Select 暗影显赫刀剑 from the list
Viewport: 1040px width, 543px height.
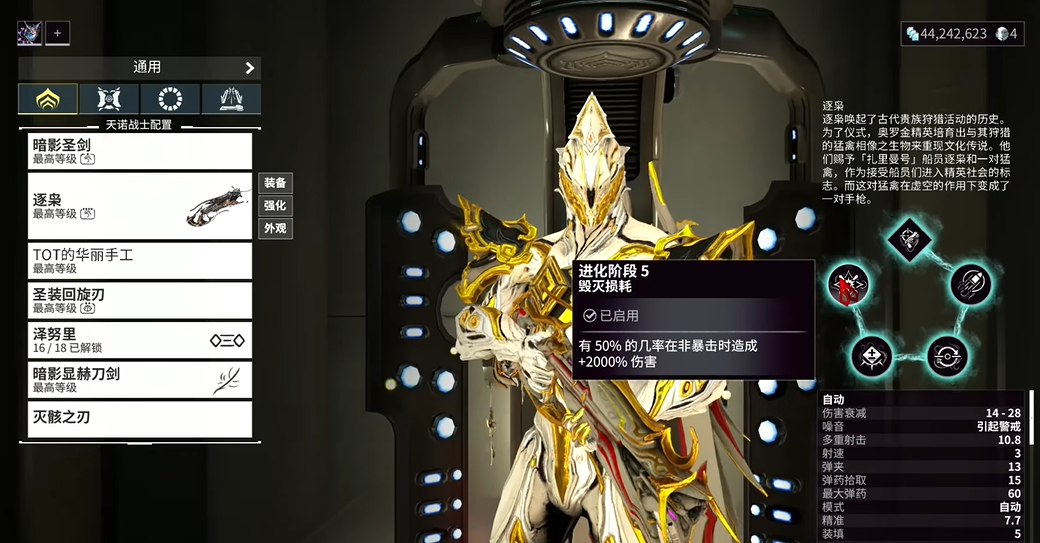[139, 380]
